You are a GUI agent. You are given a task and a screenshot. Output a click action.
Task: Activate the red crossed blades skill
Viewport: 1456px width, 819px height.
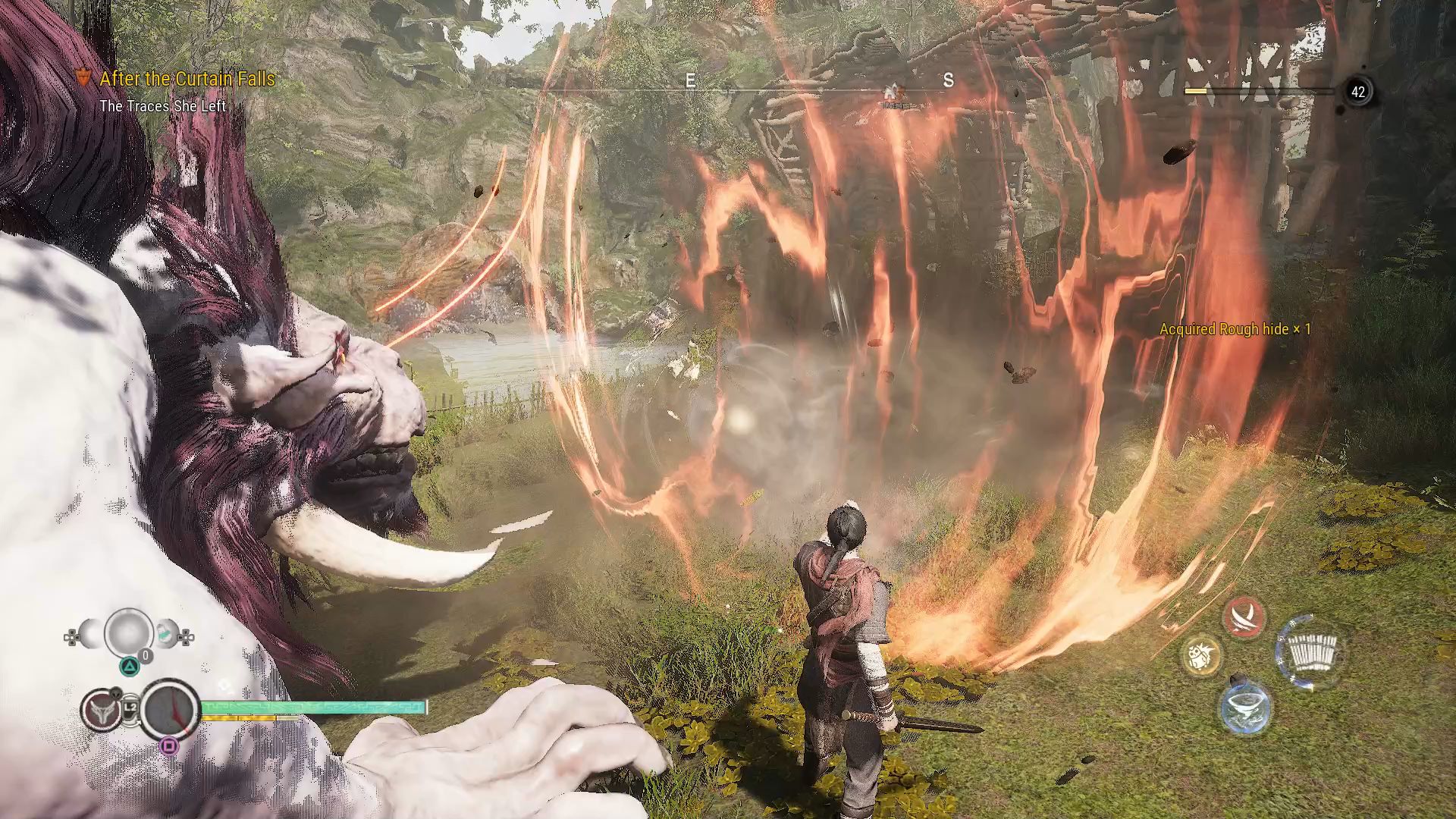(1244, 617)
